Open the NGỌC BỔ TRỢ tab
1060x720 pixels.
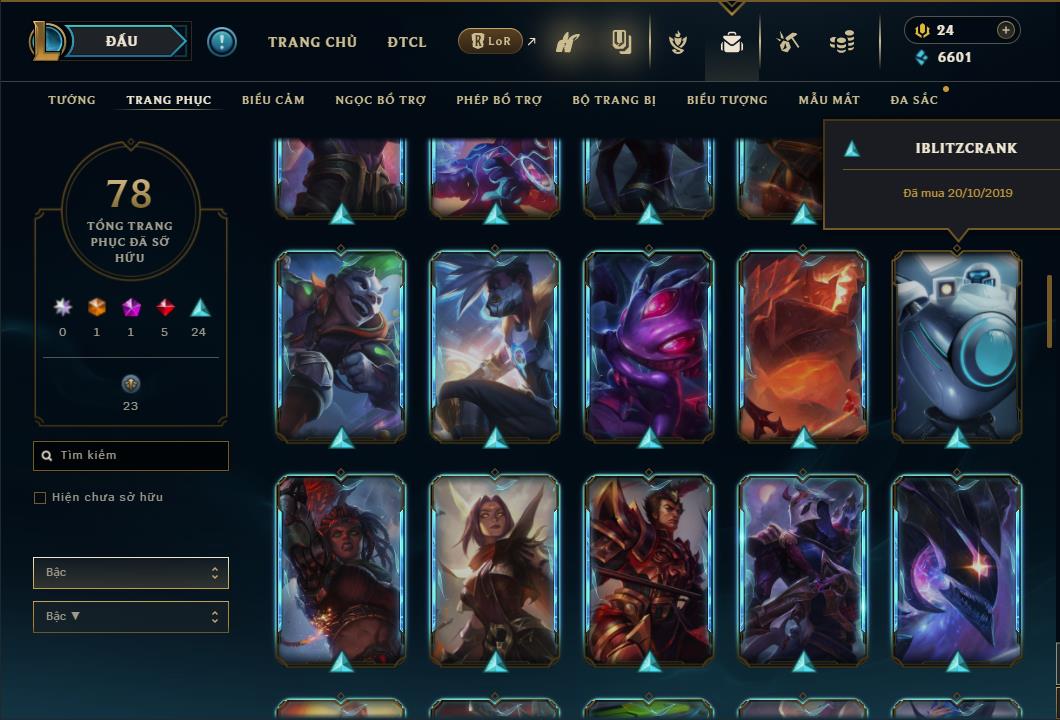(380, 100)
